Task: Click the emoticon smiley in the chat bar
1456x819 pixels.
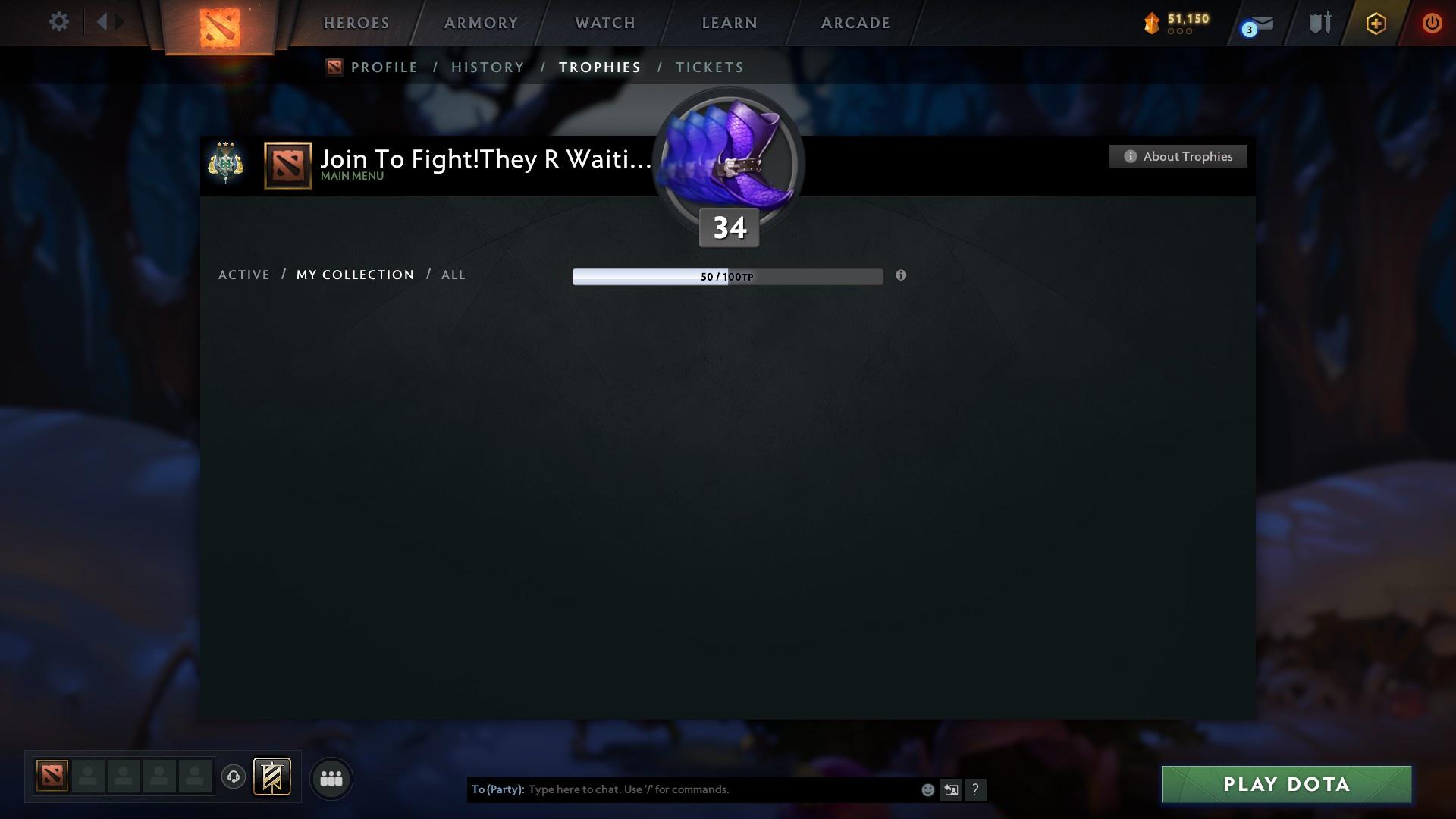Action: 927,789
